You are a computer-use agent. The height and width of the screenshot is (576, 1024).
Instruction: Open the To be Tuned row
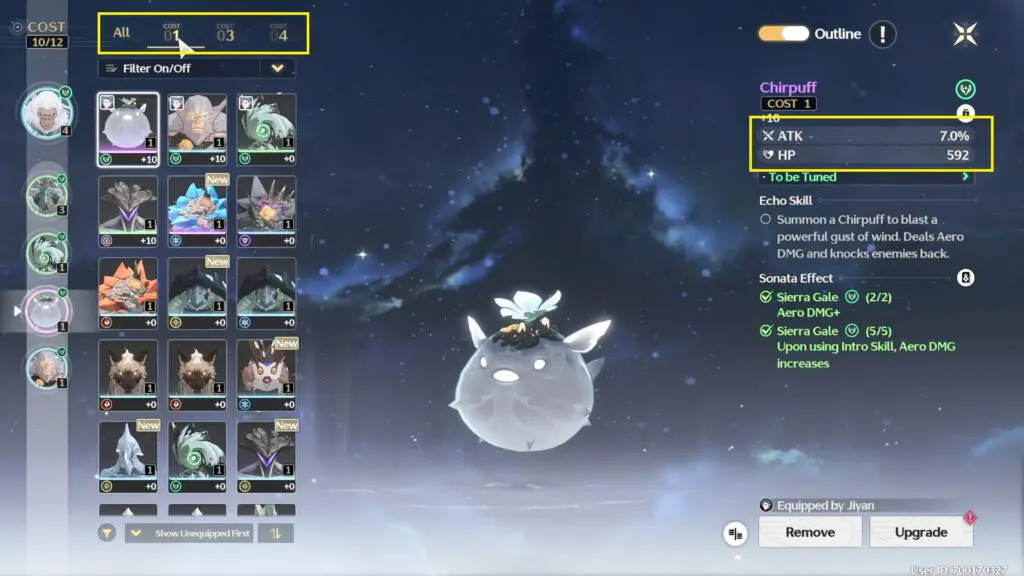click(865, 177)
